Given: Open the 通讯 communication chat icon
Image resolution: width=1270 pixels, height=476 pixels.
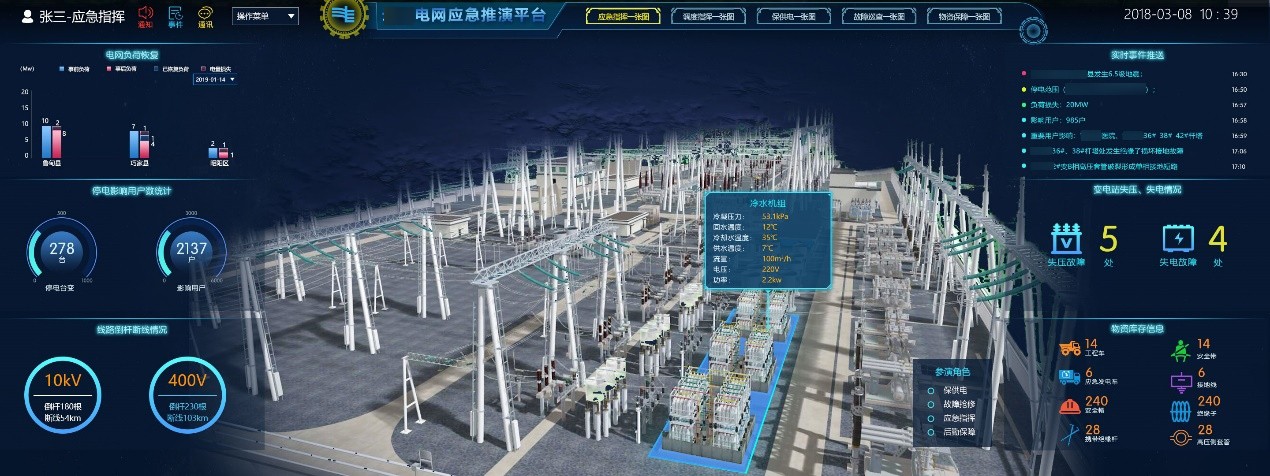Looking at the screenshot, I should coord(205,16).
